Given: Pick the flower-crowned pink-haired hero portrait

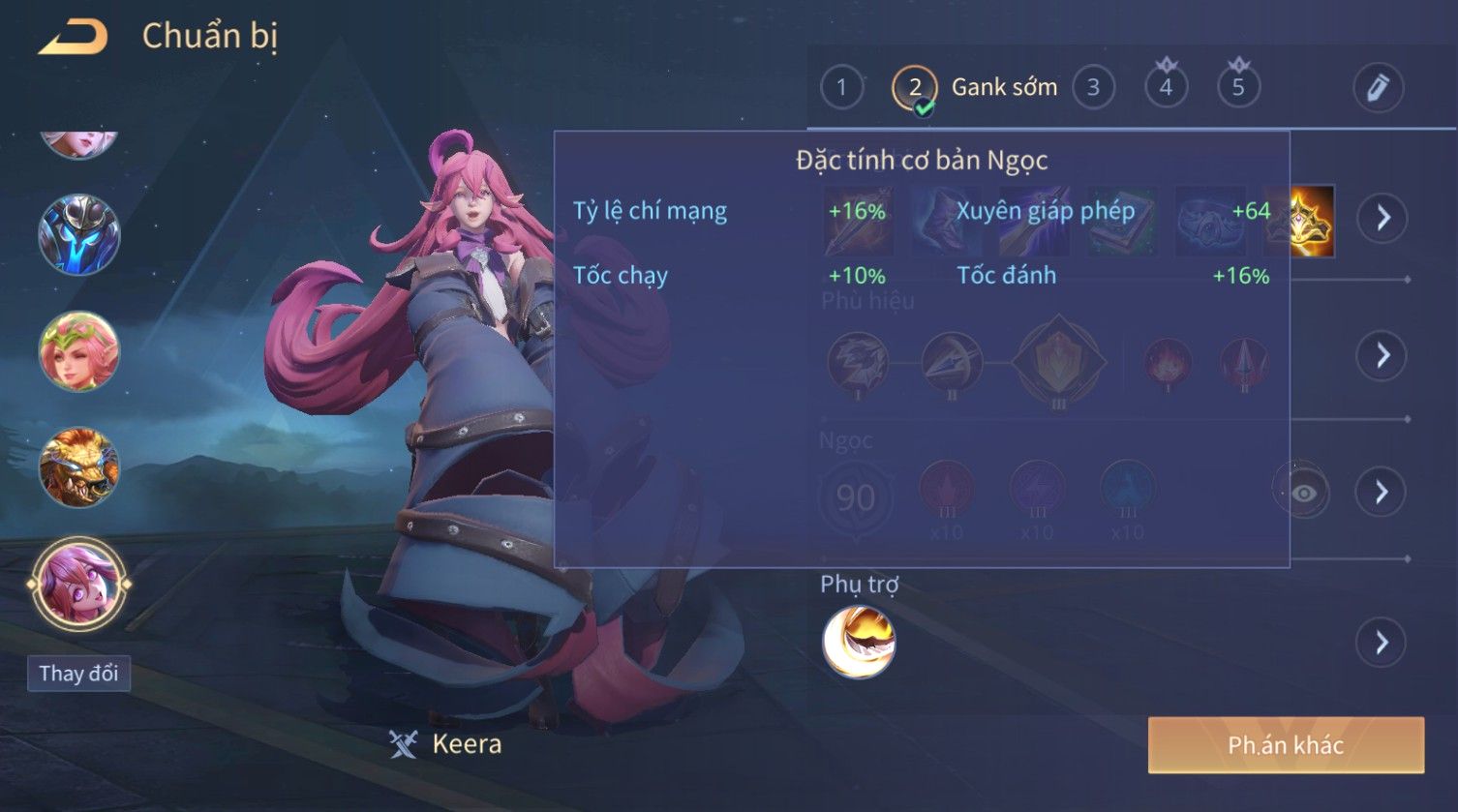Looking at the screenshot, I should (78, 351).
